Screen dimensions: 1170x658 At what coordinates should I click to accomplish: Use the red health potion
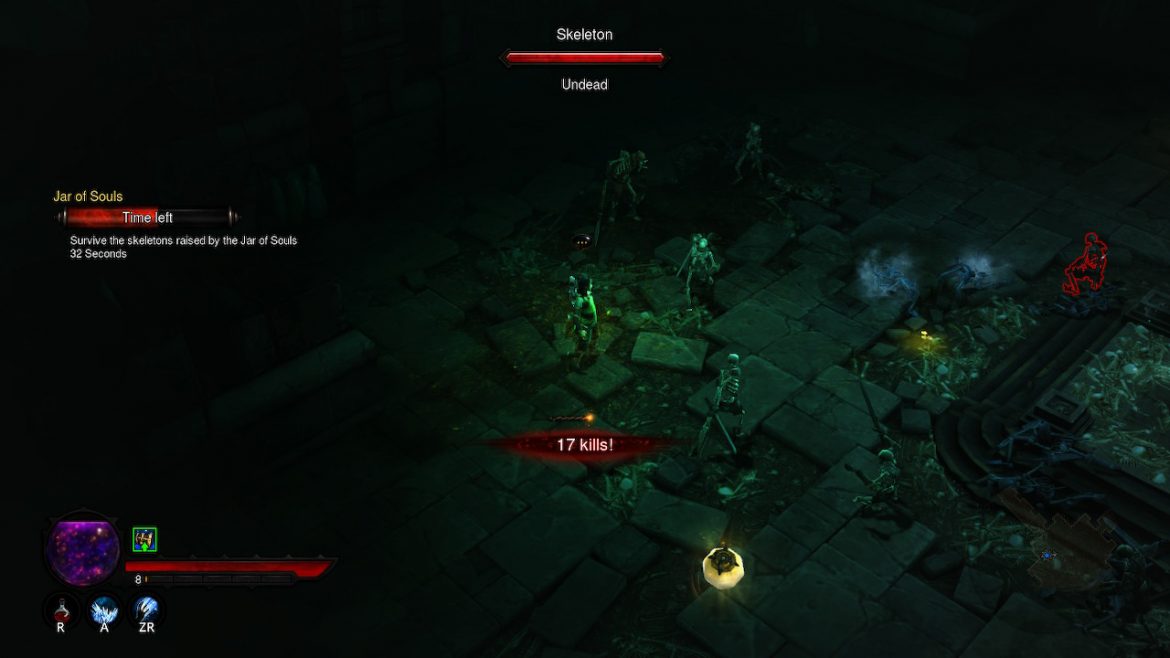[x=61, y=609]
